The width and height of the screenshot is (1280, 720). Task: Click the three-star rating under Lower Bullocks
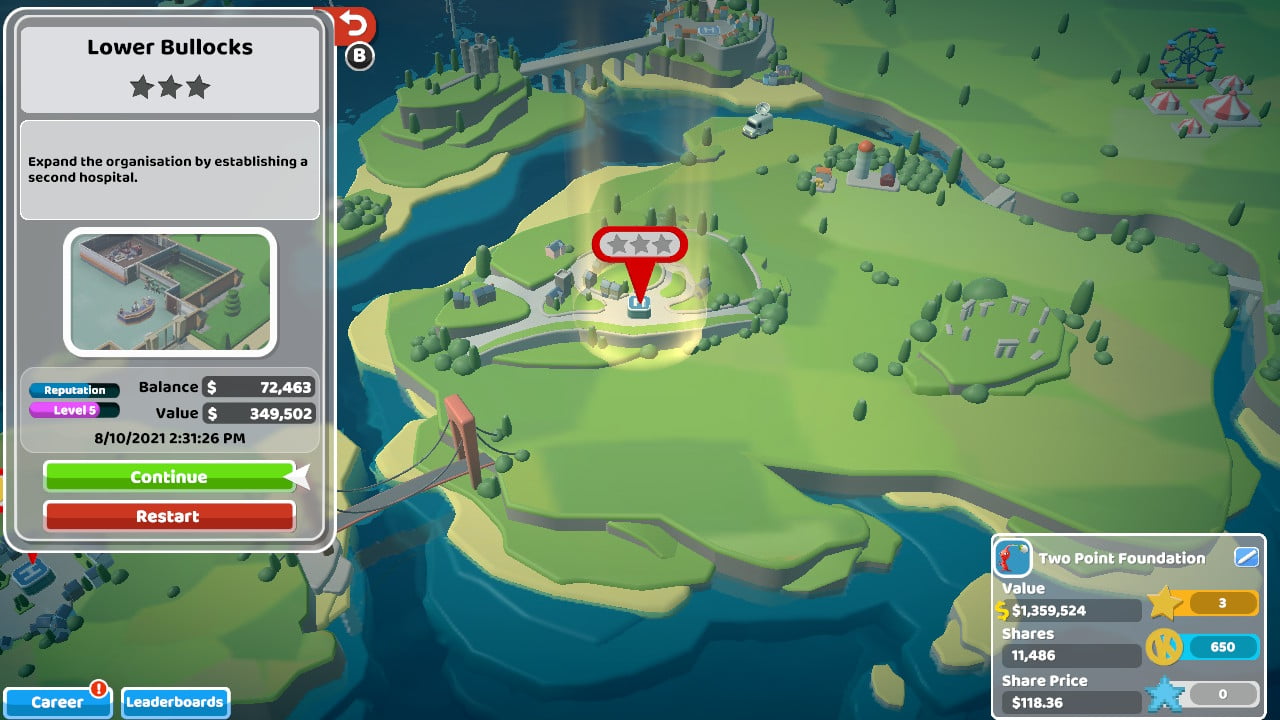pos(168,87)
